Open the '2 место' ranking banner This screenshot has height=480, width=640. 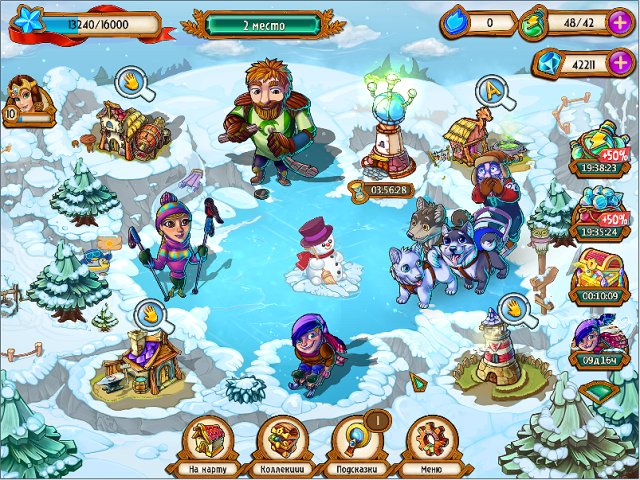coord(264,22)
